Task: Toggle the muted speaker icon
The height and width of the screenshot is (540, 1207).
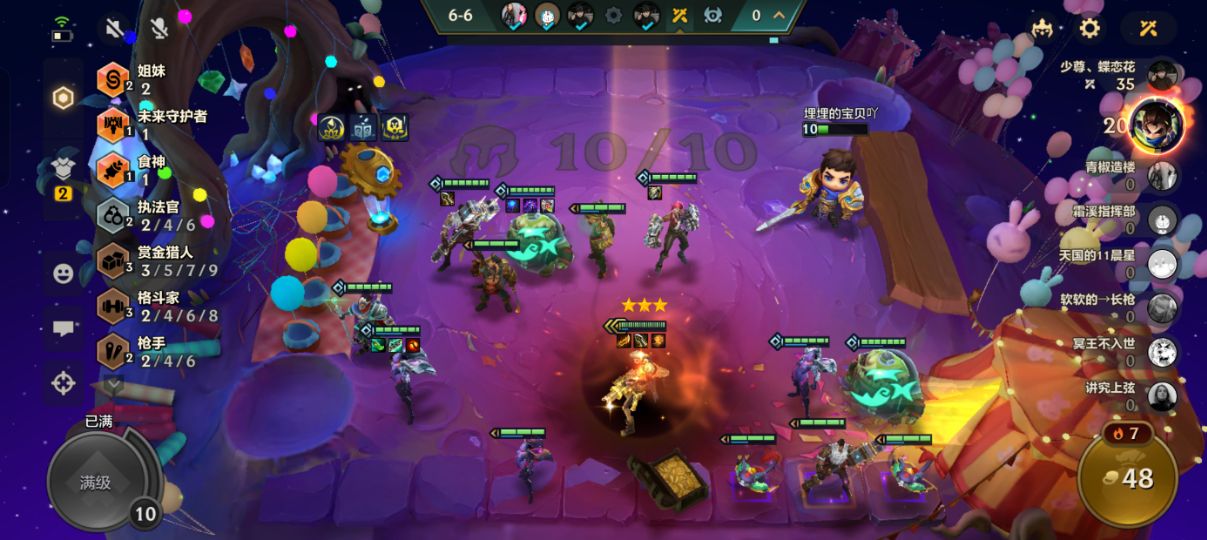Action: click(x=114, y=28)
